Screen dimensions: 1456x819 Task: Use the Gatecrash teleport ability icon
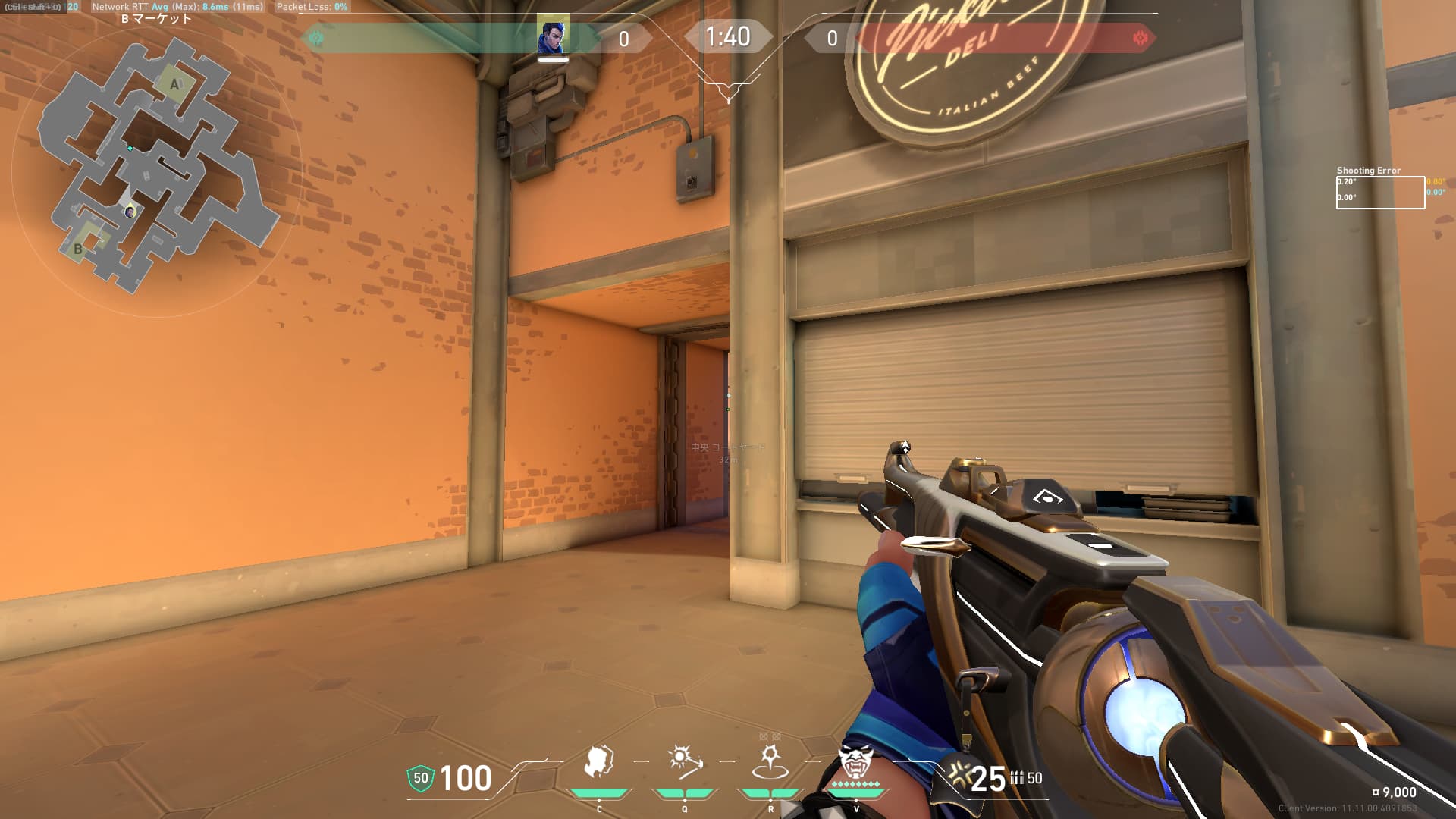[x=770, y=761]
